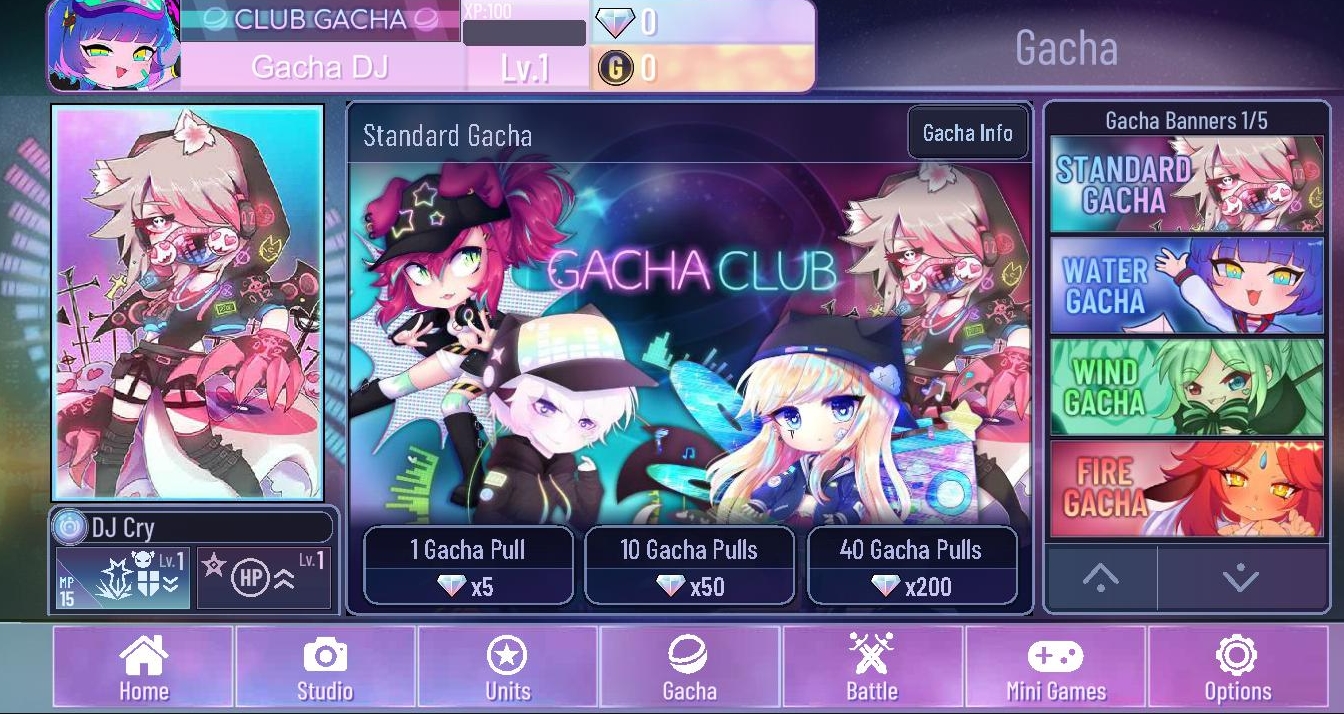The image size is (1344, 714).
Task: Open the Home screen
Action: [143, 669]
